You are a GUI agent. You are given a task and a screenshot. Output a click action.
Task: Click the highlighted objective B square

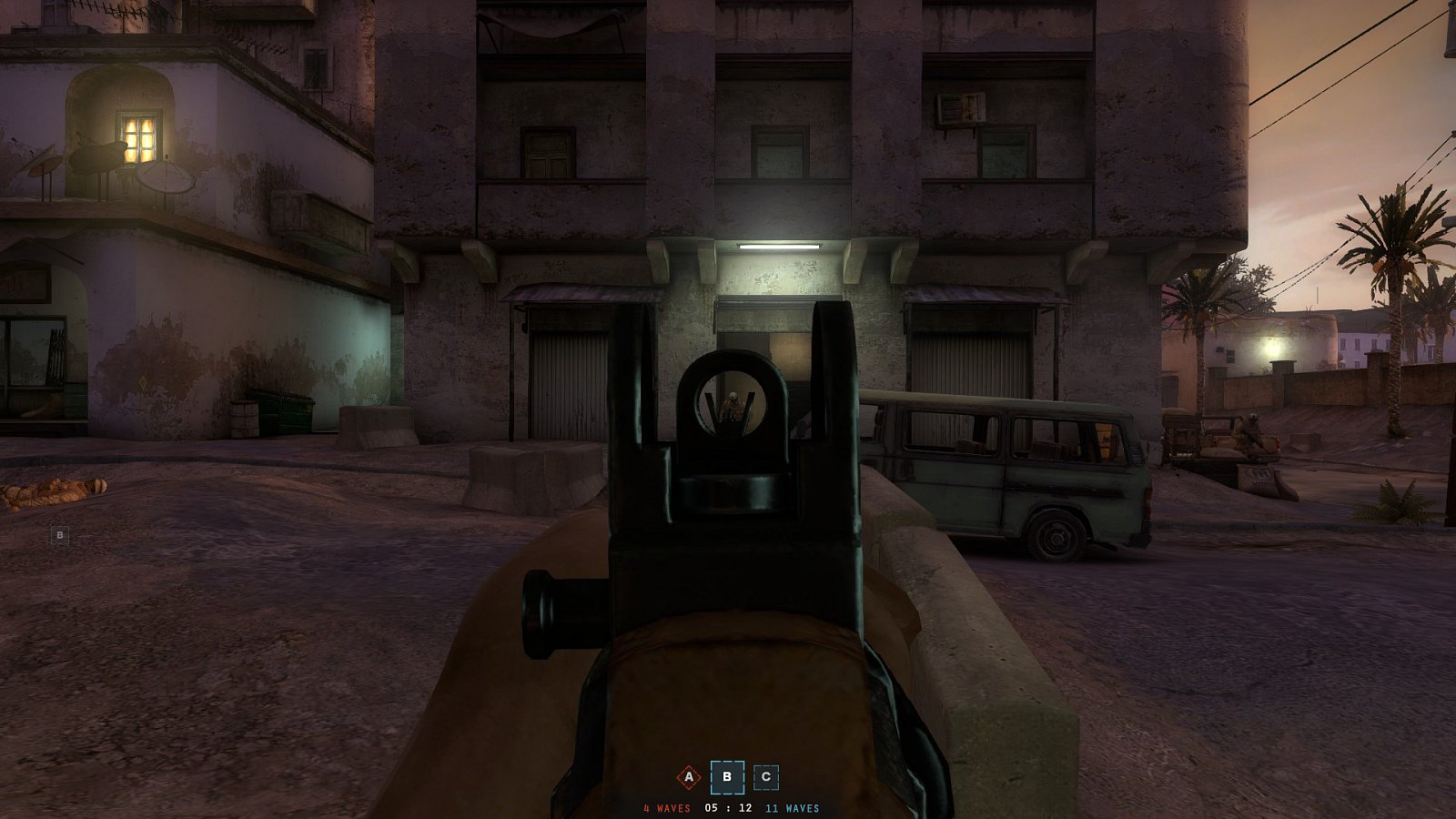click(x=727, y=777)
